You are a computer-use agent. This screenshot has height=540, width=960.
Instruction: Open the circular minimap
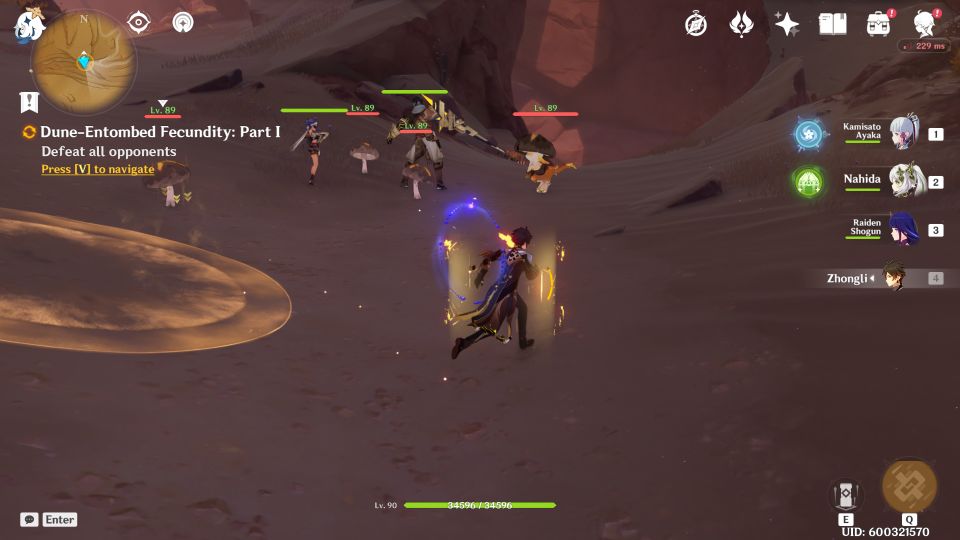83,62
